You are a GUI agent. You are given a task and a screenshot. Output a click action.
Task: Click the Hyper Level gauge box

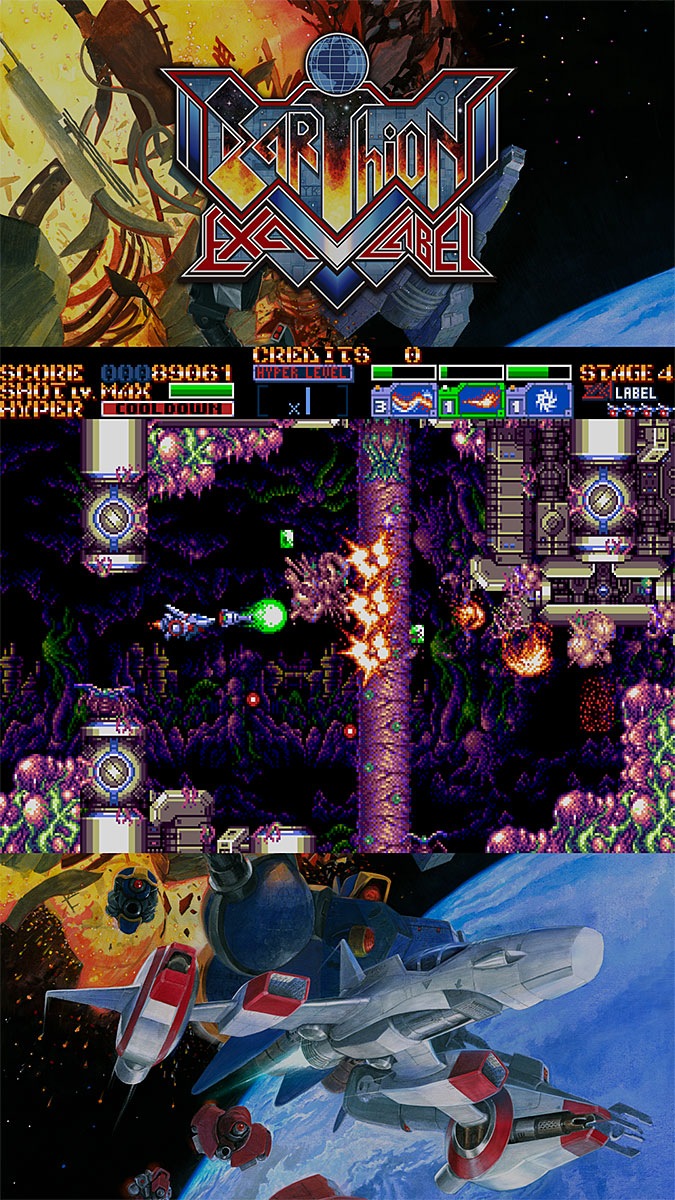303,399
